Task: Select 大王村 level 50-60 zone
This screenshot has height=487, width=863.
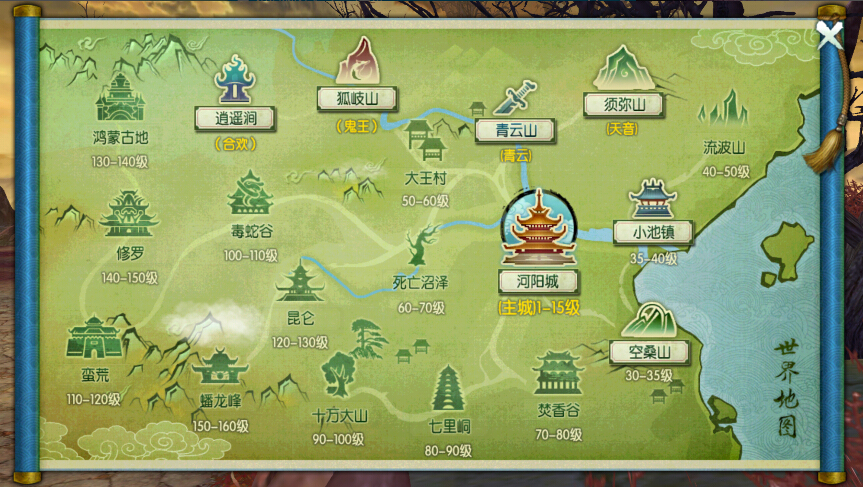Action: [425, 179]
